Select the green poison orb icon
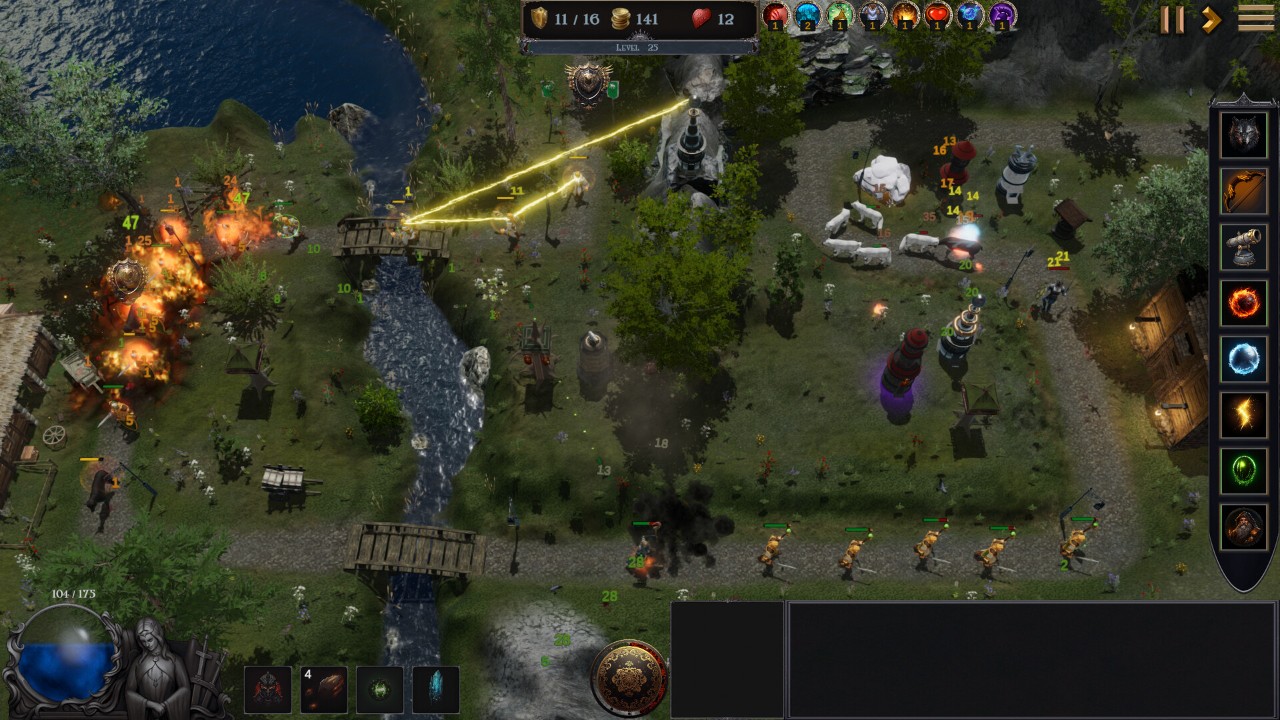This screenshot has width=1280, height=720. 1244,471
